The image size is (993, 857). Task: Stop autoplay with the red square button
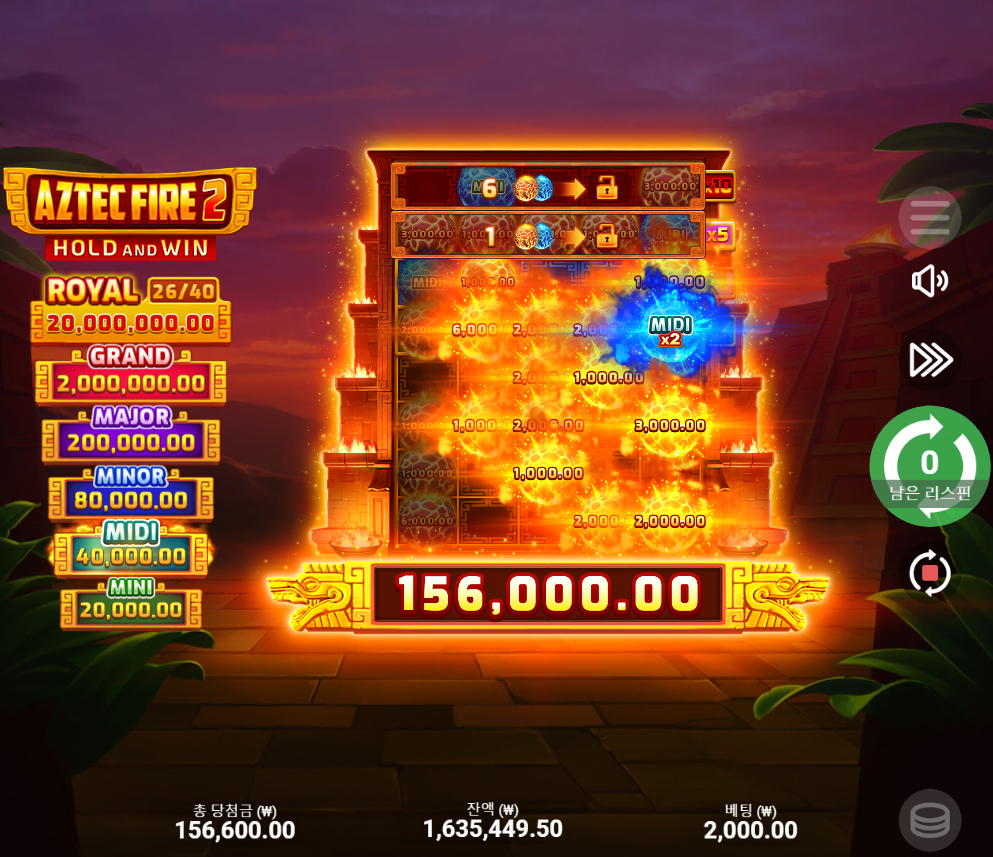coord(930,573)
